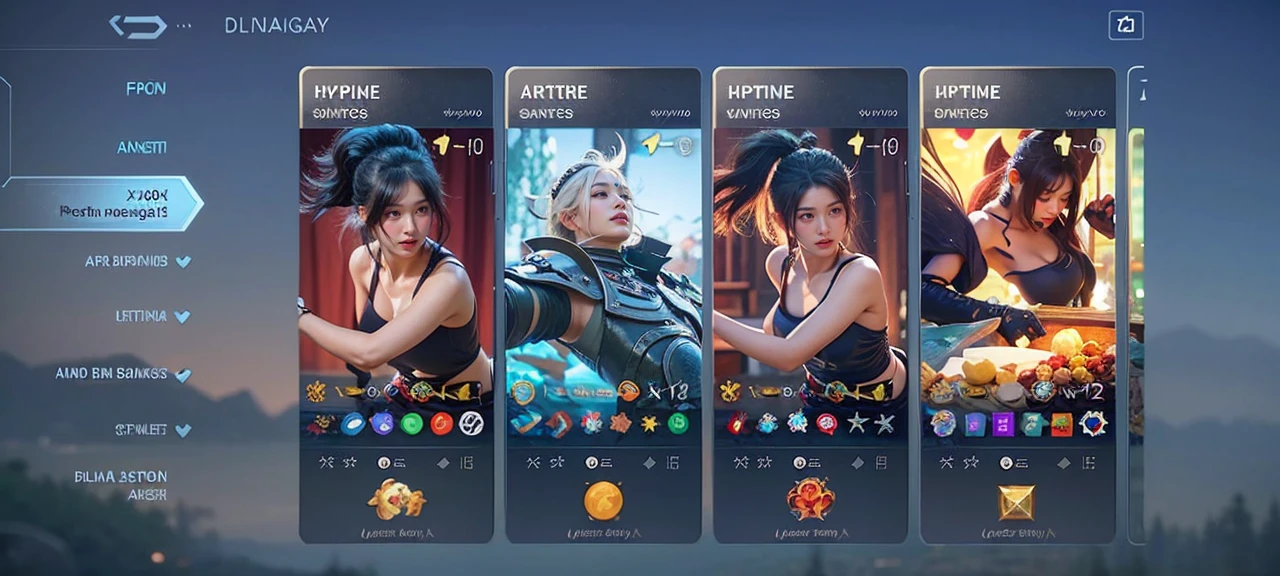
Task: Click the round gold coin under the ARTTRE card
Action: [x=603, y=500]
